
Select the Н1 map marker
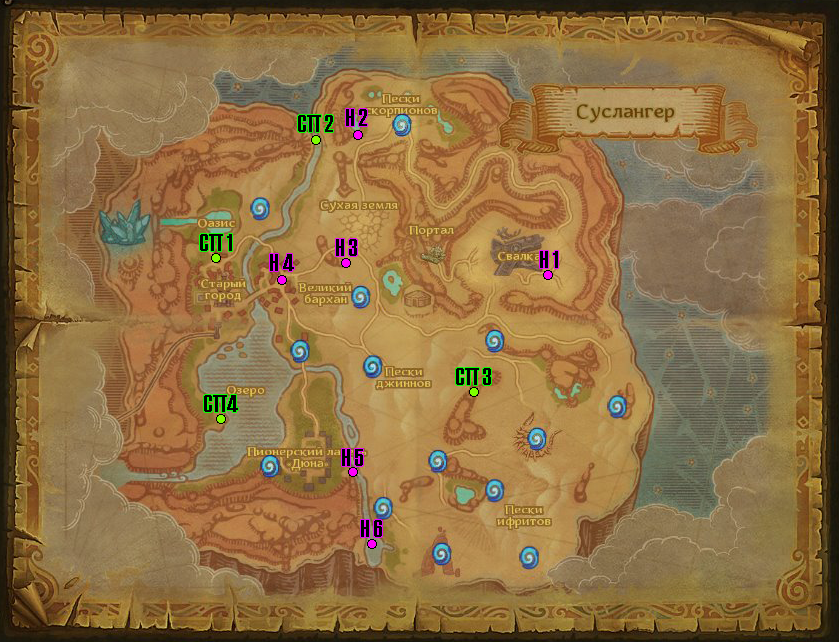(548, 275)
